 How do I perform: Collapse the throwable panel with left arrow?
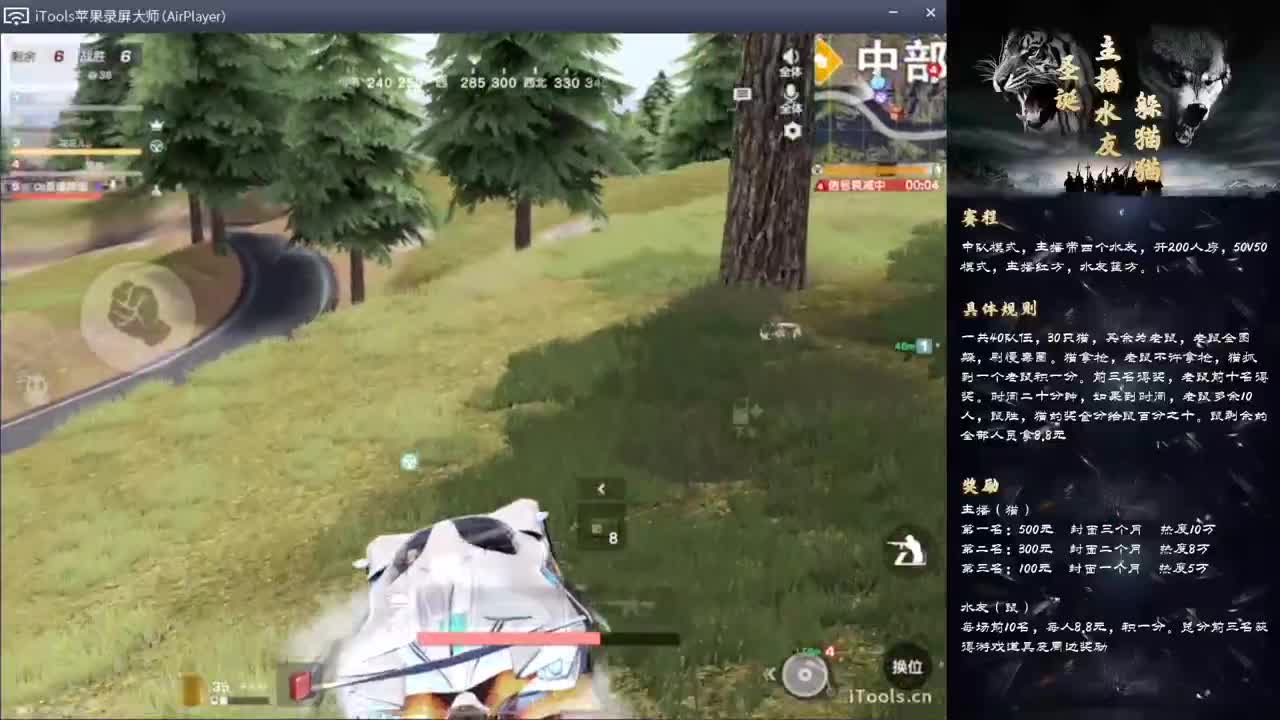click(602, 489)
